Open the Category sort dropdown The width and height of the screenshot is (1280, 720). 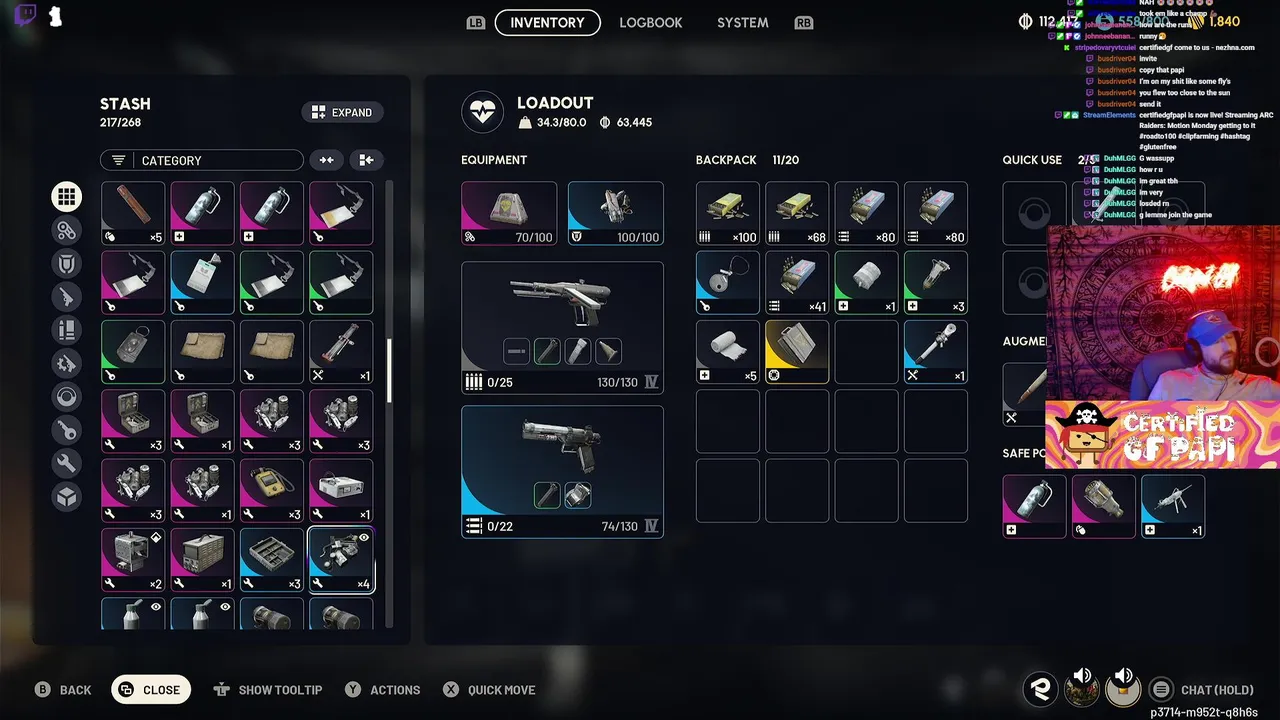click(201, 160)
